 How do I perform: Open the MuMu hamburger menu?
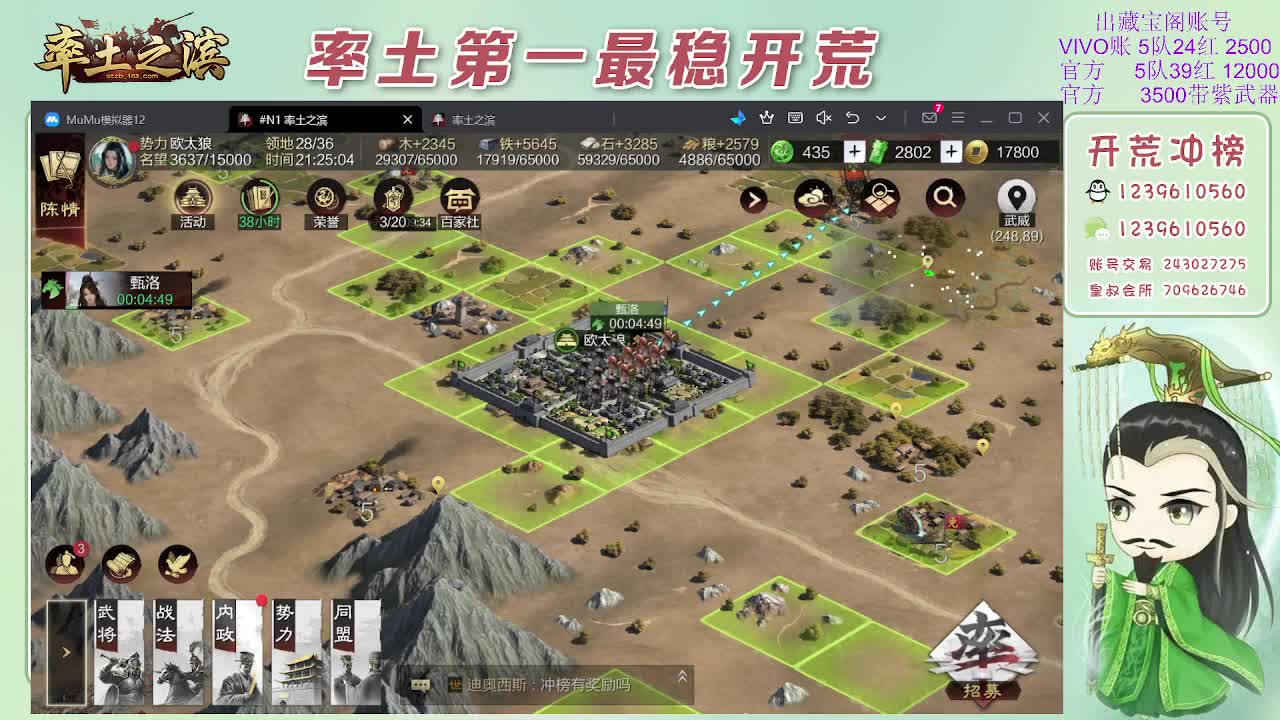959,117
